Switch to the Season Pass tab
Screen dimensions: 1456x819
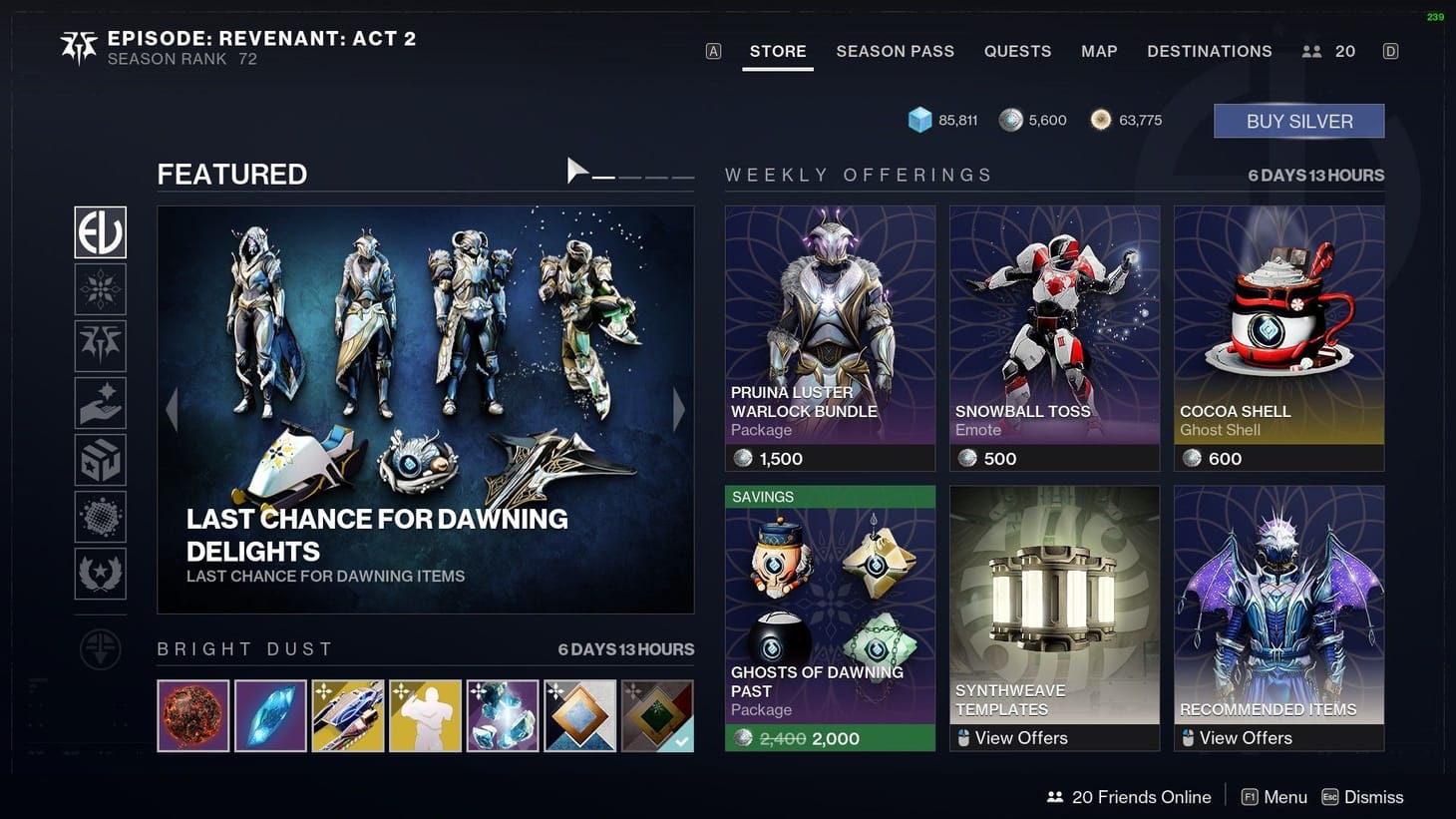coord(895,51)
